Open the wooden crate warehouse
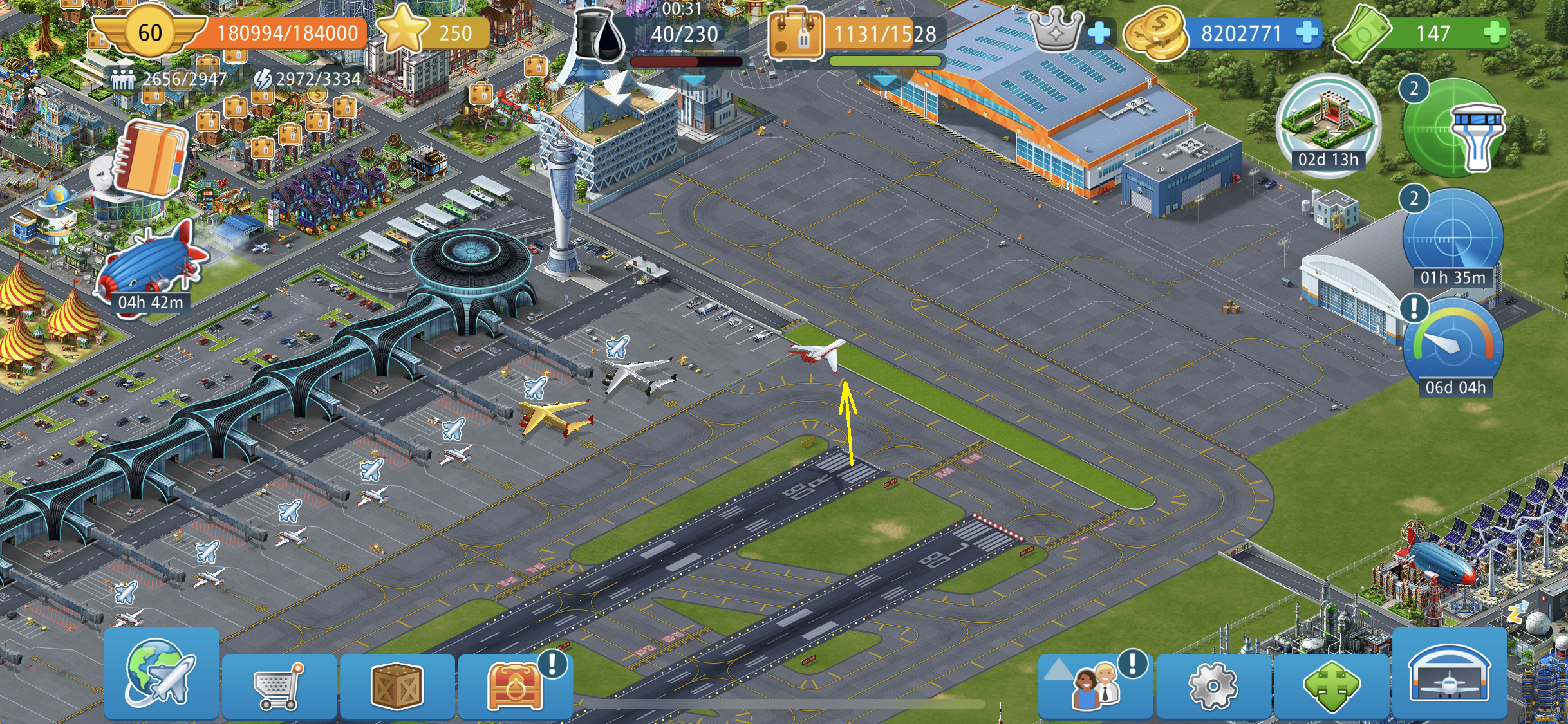This screenshot has height=724, width=1568. tap(397, 685)
